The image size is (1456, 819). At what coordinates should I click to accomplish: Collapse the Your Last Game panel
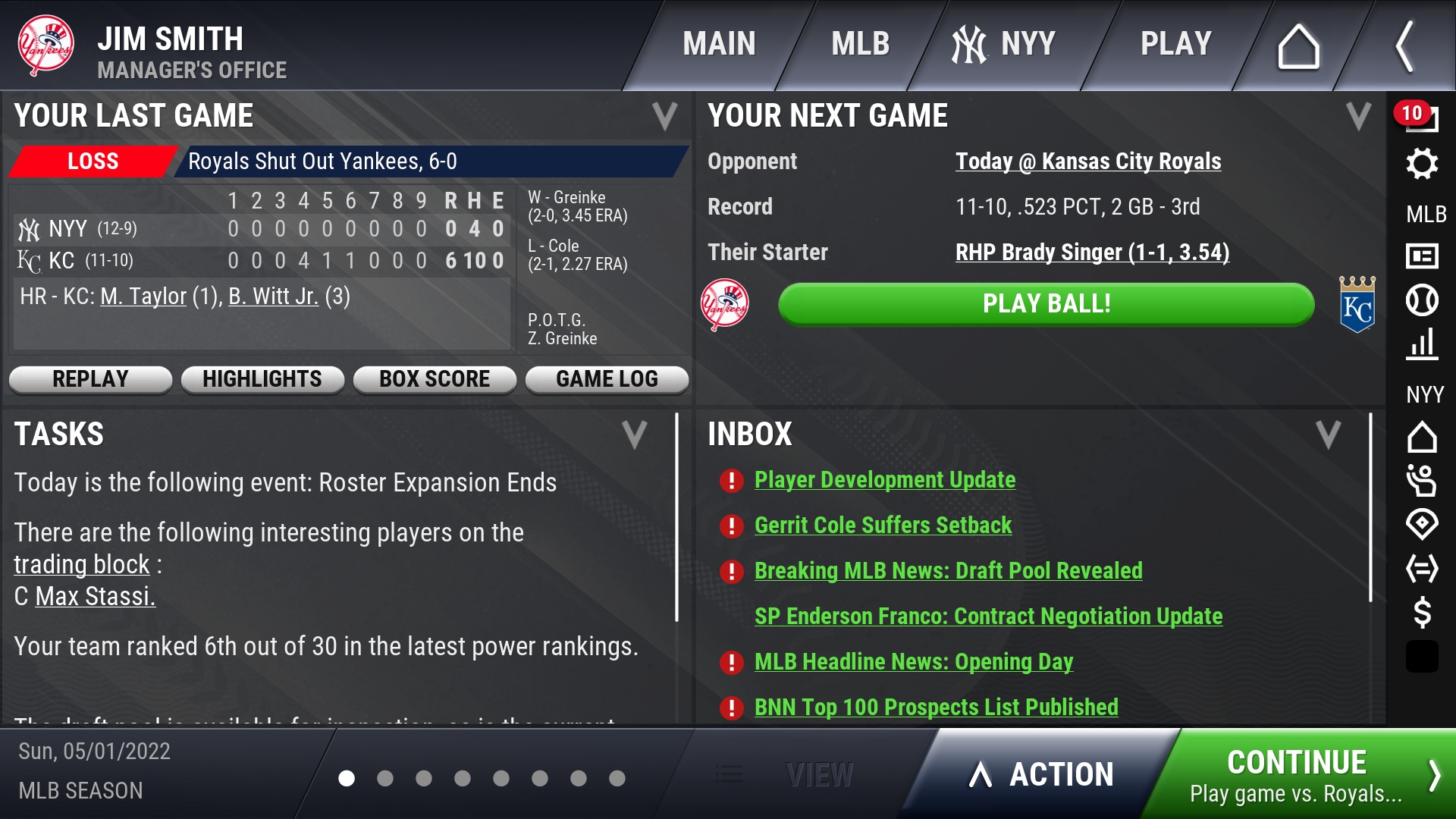point(664,116)
